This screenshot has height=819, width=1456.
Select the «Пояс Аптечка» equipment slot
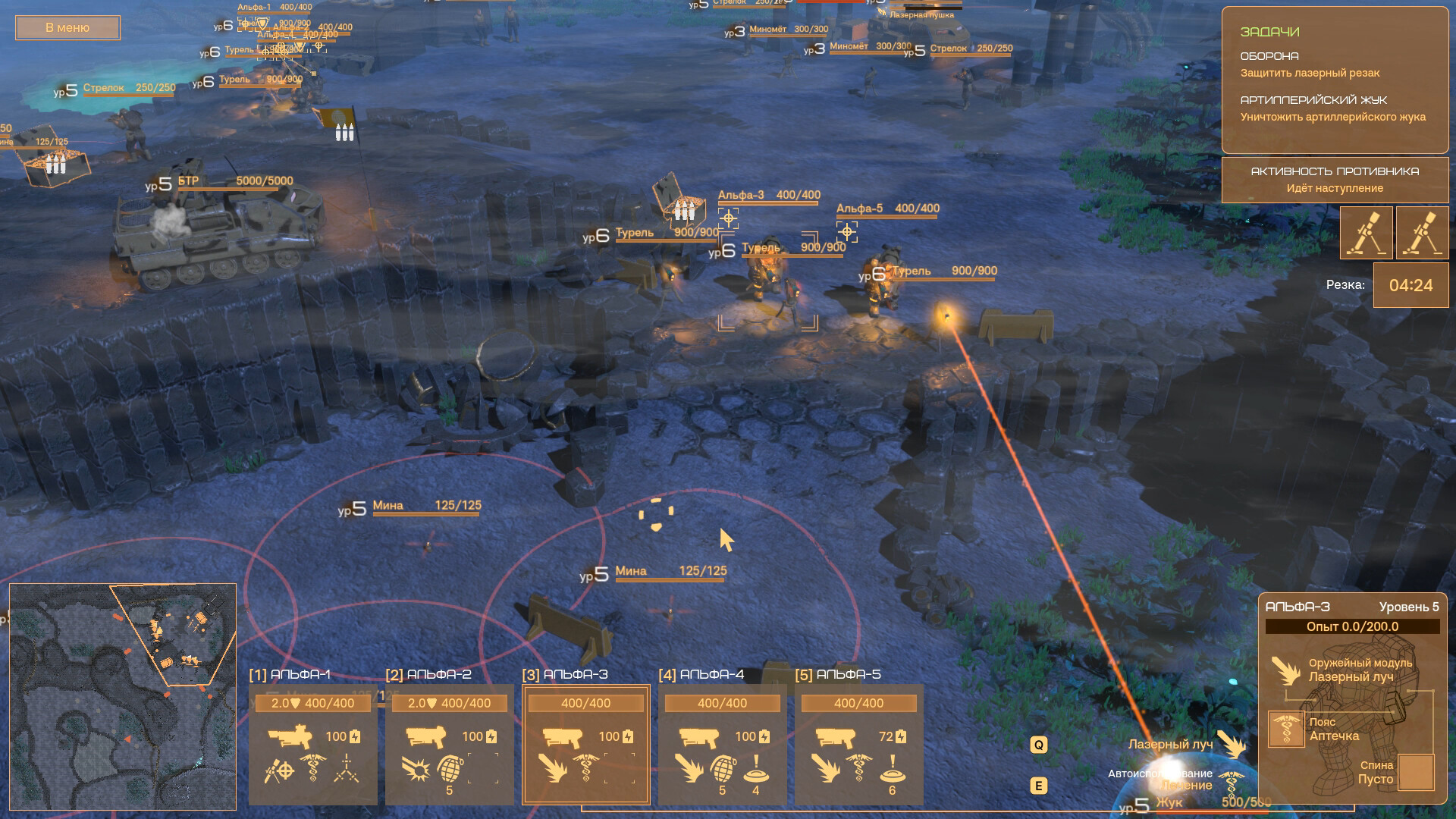coord(1286,730)
